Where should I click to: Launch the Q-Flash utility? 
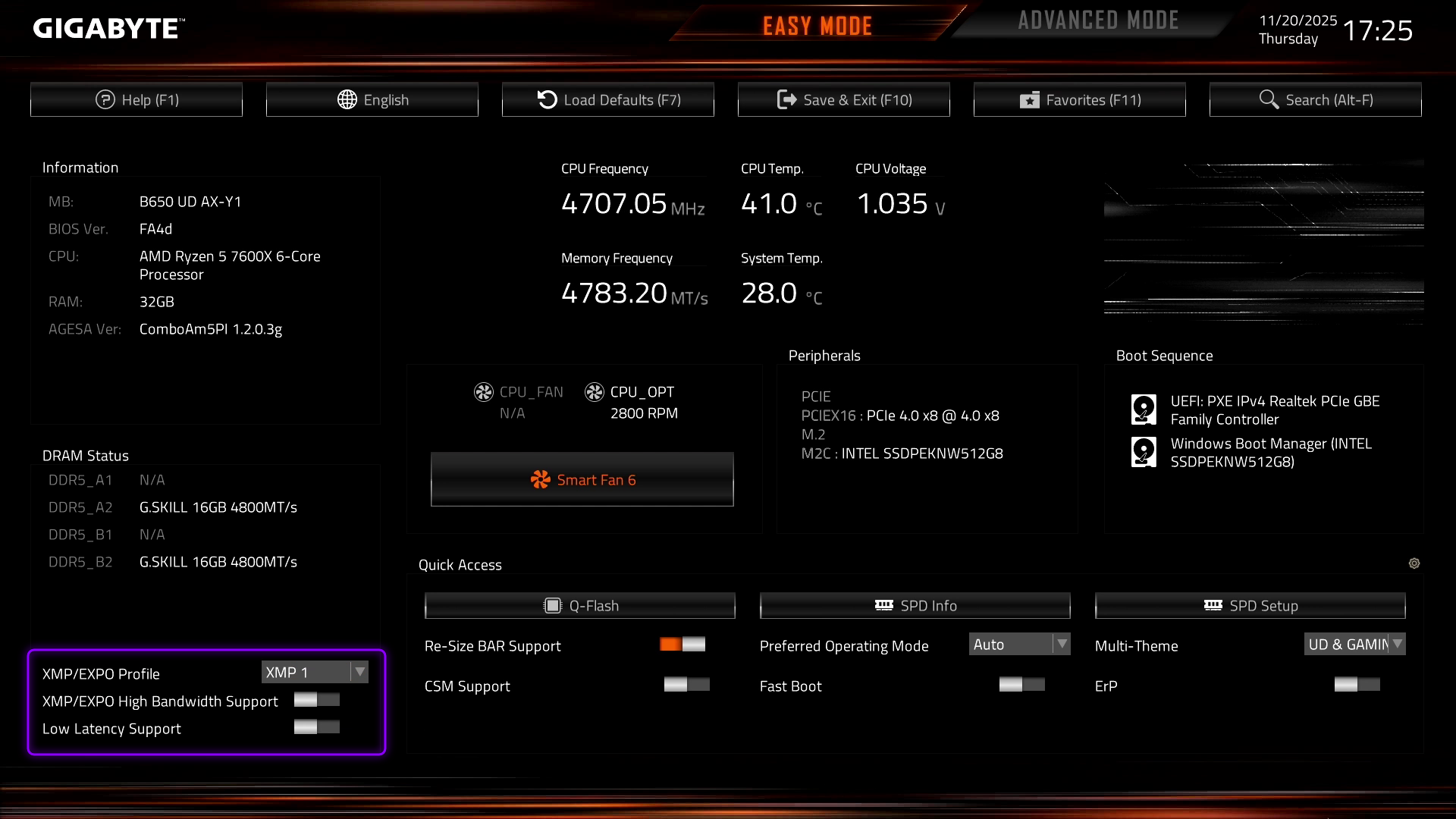[x=580, y=605]
